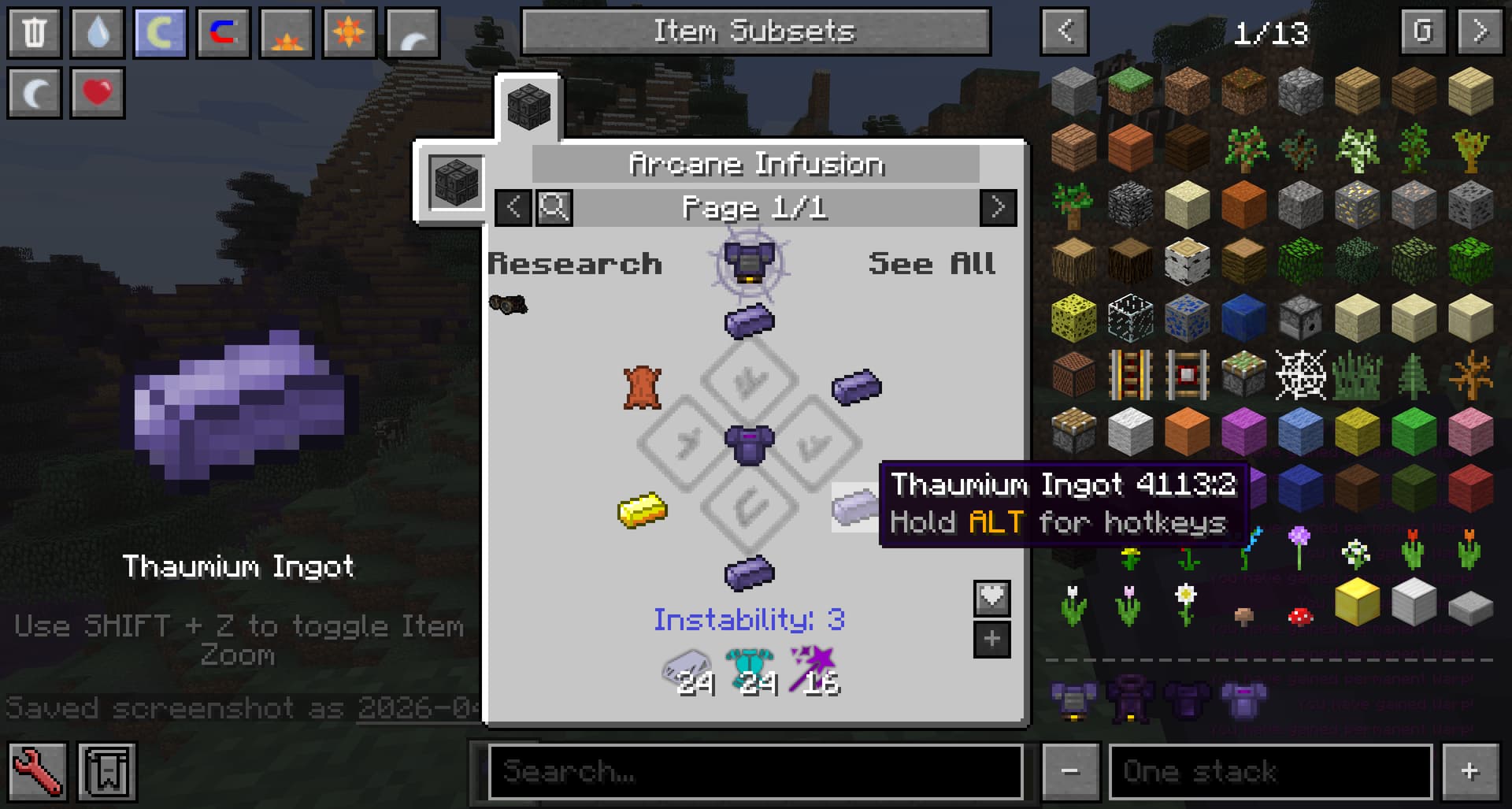Select the leather ingredient in the recipe
The width and height of the screenshot is (1512, 809).
coord(643,387)
